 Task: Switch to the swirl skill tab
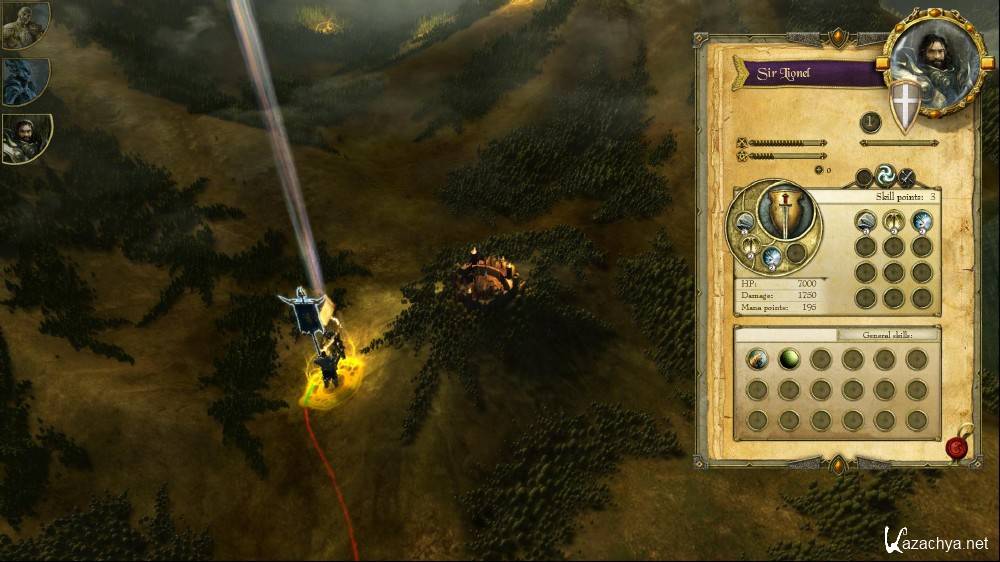coord(886,176)
